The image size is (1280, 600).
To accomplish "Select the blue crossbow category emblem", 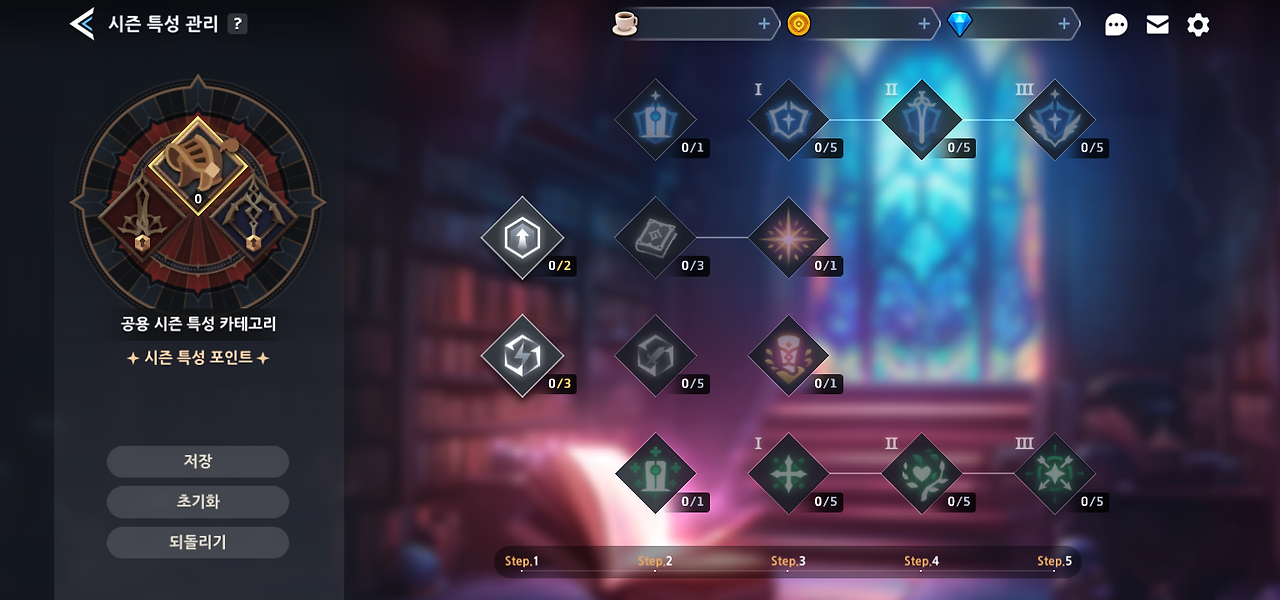I will (x=255, y=218).
